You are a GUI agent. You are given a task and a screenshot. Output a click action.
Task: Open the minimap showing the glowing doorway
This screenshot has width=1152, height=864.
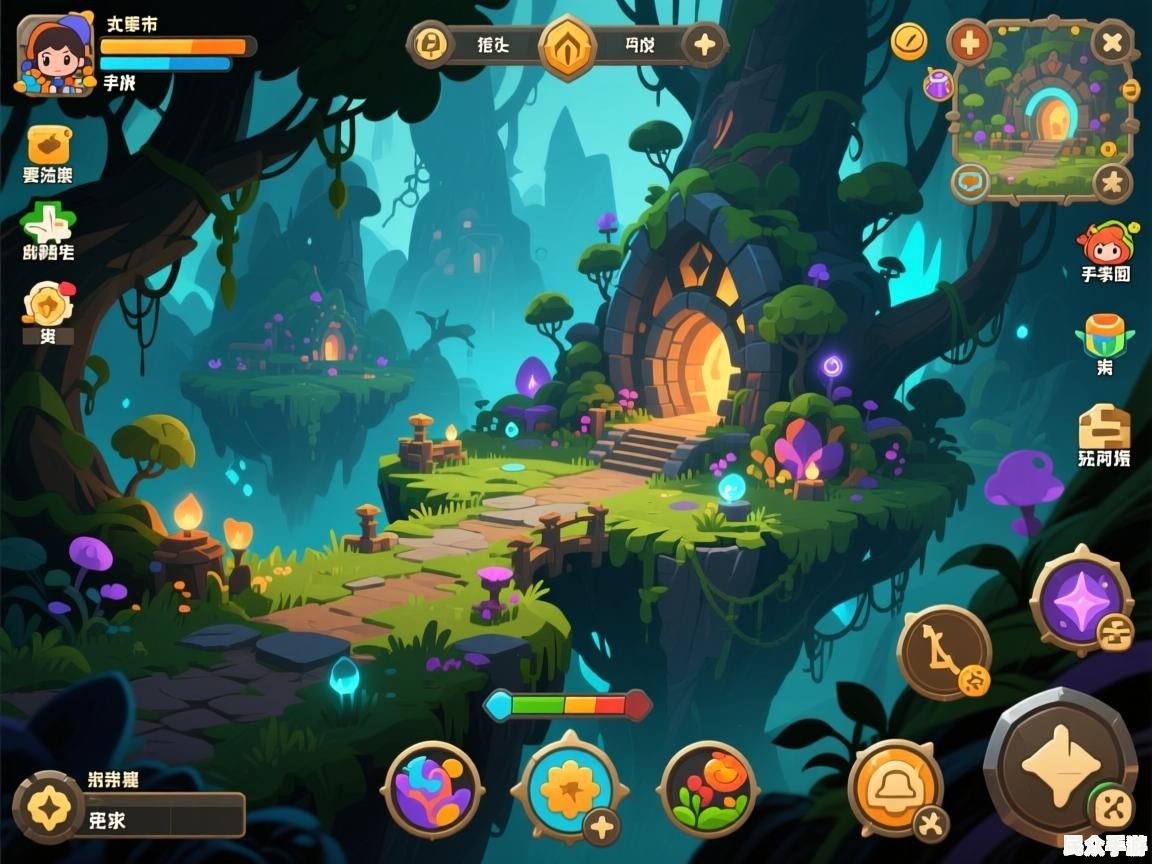pos(1043,110)
